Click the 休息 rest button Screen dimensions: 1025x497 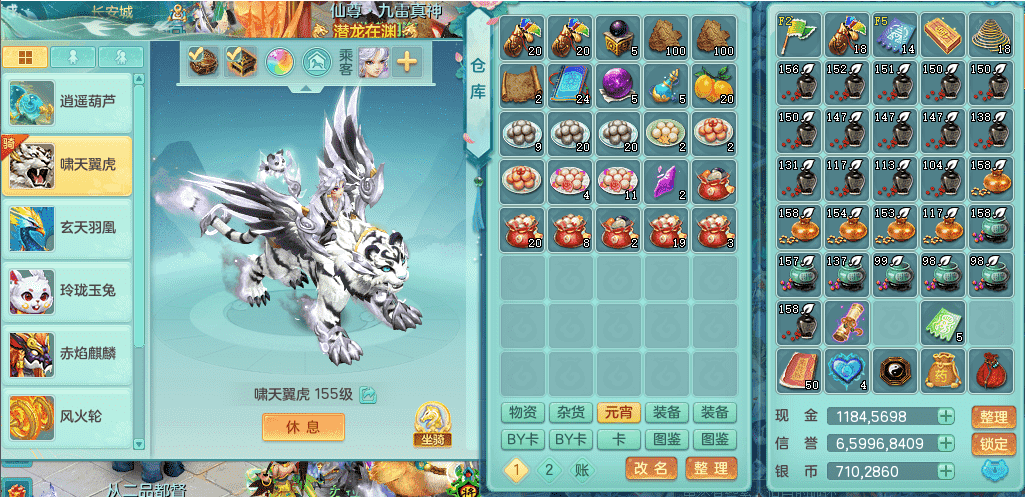coord(303,427)
